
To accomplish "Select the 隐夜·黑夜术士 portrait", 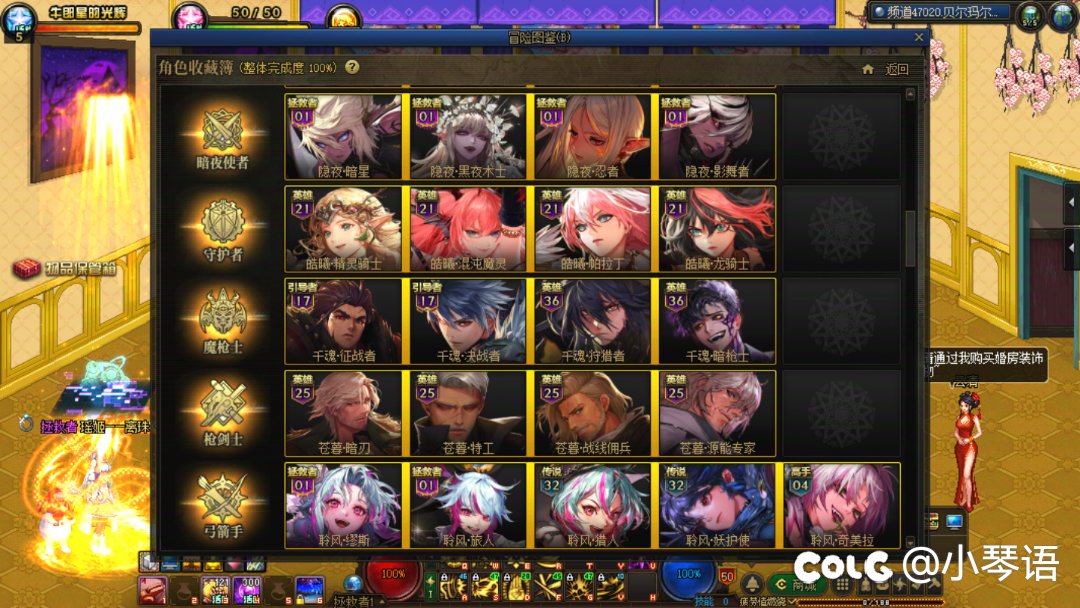I will coord(468,137).
